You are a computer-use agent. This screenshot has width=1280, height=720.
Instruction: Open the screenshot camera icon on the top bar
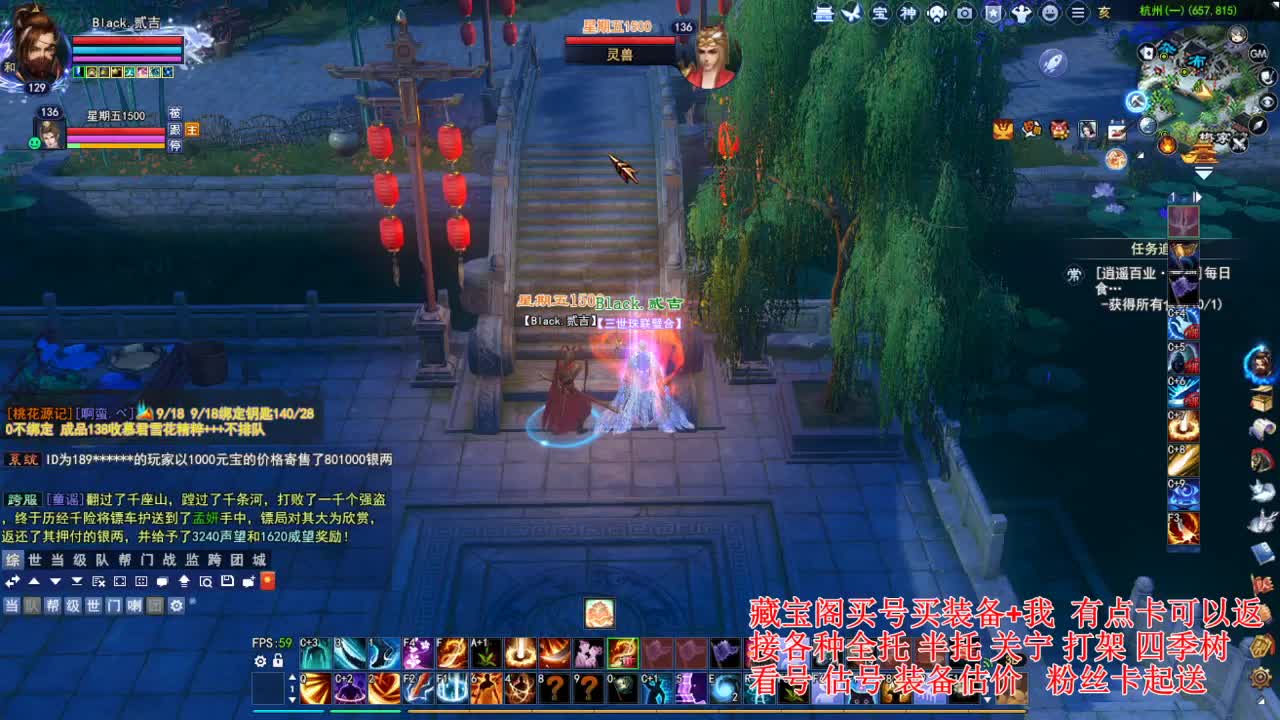pos(965,14)
